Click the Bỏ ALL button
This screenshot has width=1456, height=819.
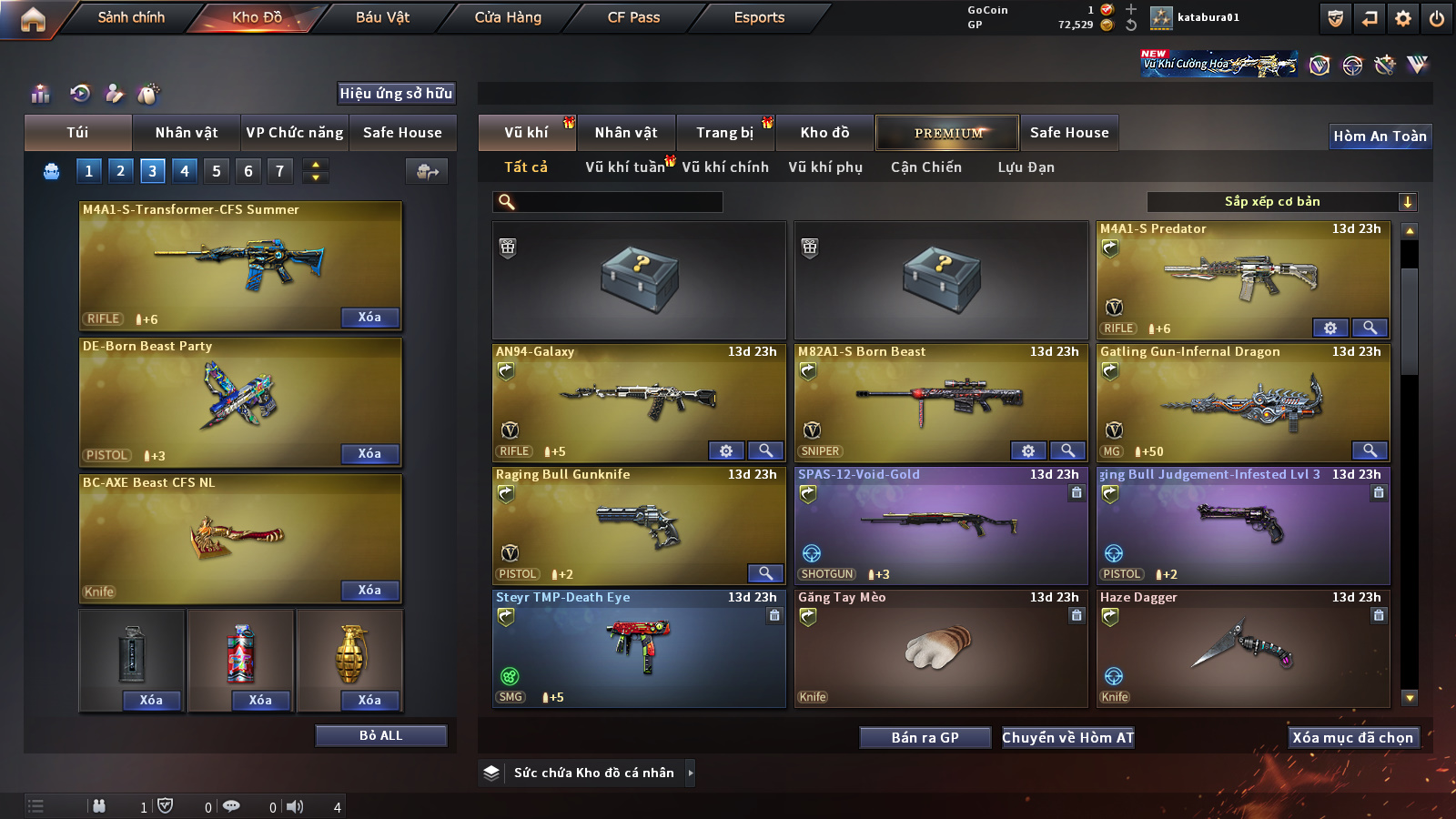click(380, 735)
